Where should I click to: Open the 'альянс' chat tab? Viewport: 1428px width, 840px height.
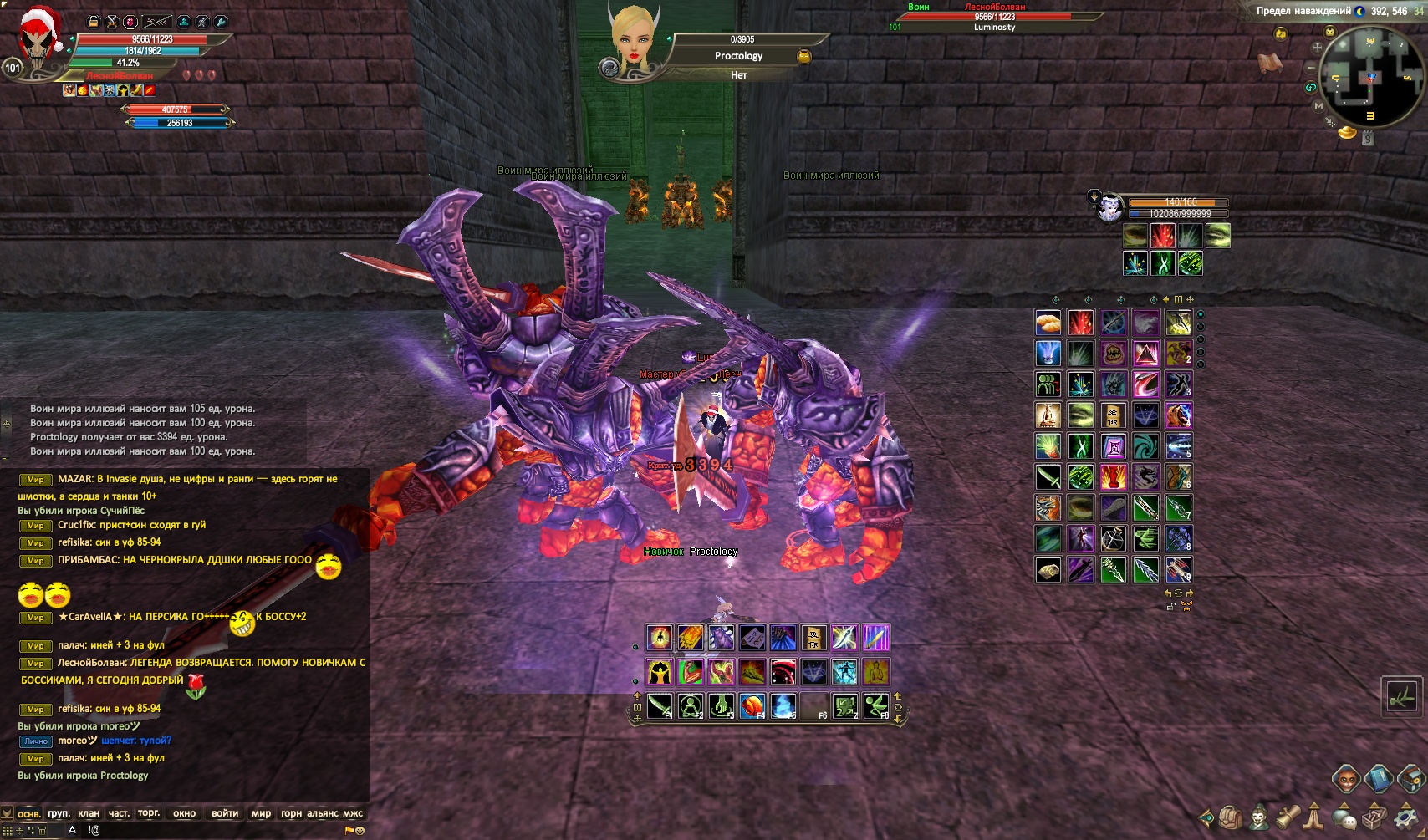323,813
